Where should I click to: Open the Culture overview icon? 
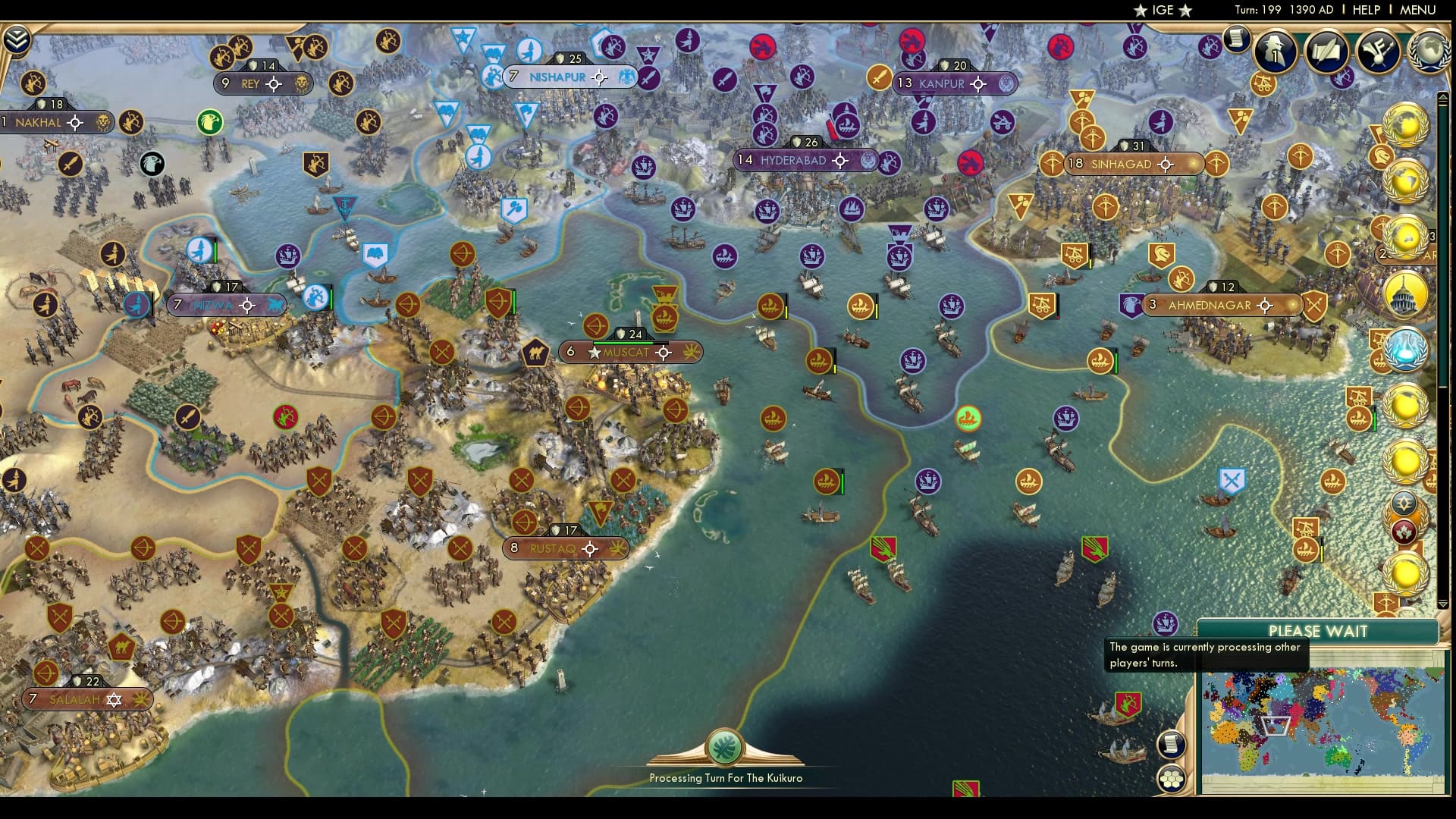click(1378, 52)
